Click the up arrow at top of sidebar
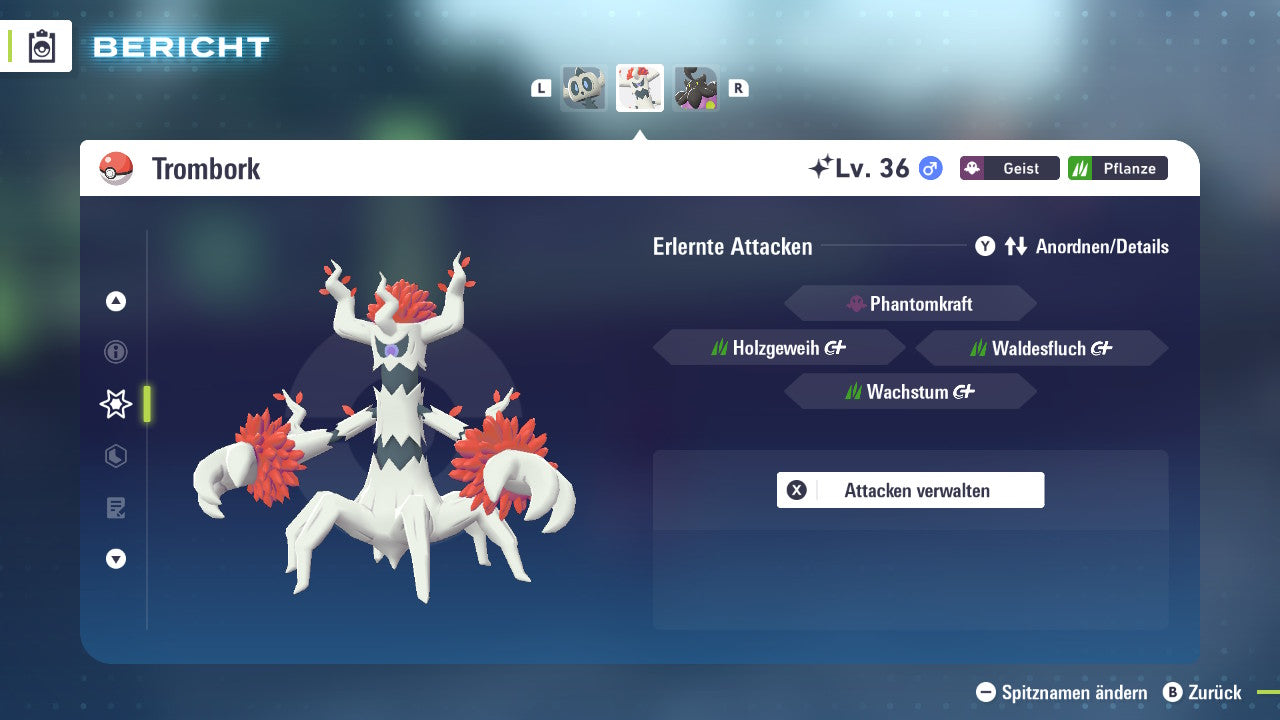This screenshot has height=720, width=1280. (115, 300)
